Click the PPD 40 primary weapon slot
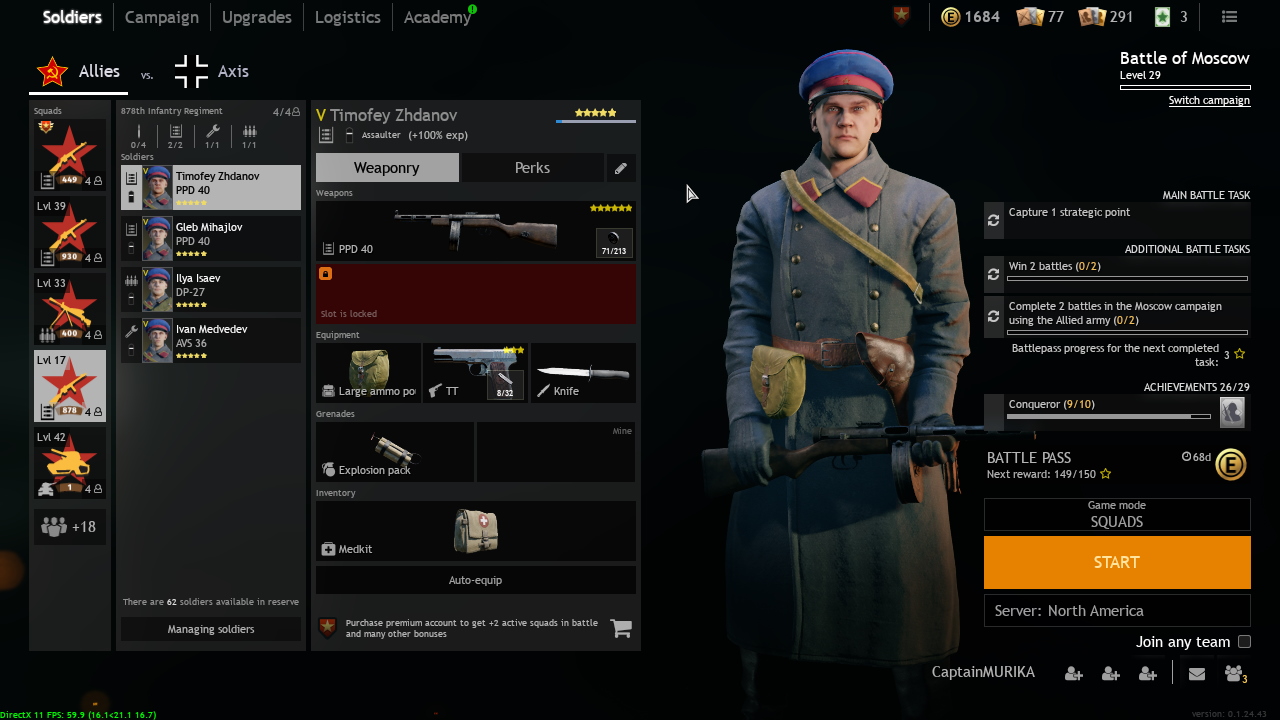This screenshot has height=720, width=1280. pyautogui.click(x=475, y=231)
